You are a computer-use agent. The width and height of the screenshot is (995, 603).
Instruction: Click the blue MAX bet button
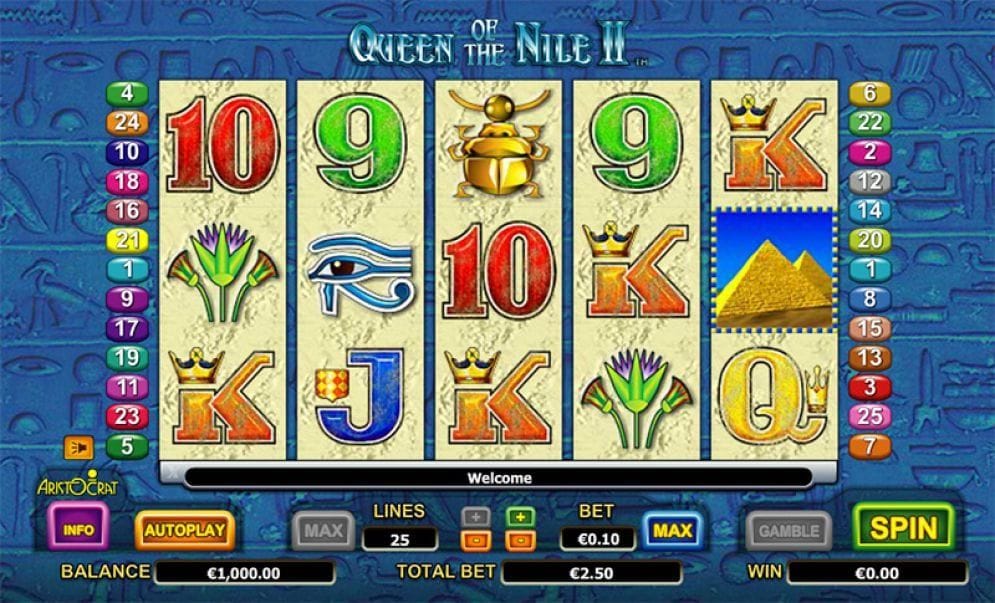pyautogui.click(x=673, y=530)
